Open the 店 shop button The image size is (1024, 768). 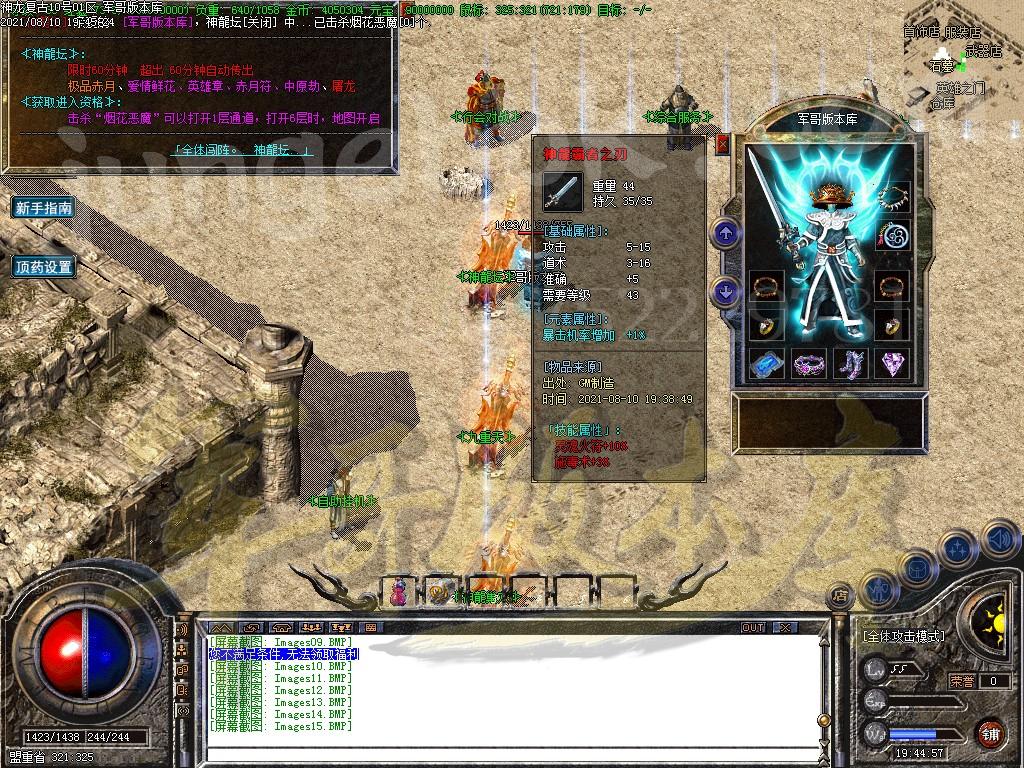(842, 596)
